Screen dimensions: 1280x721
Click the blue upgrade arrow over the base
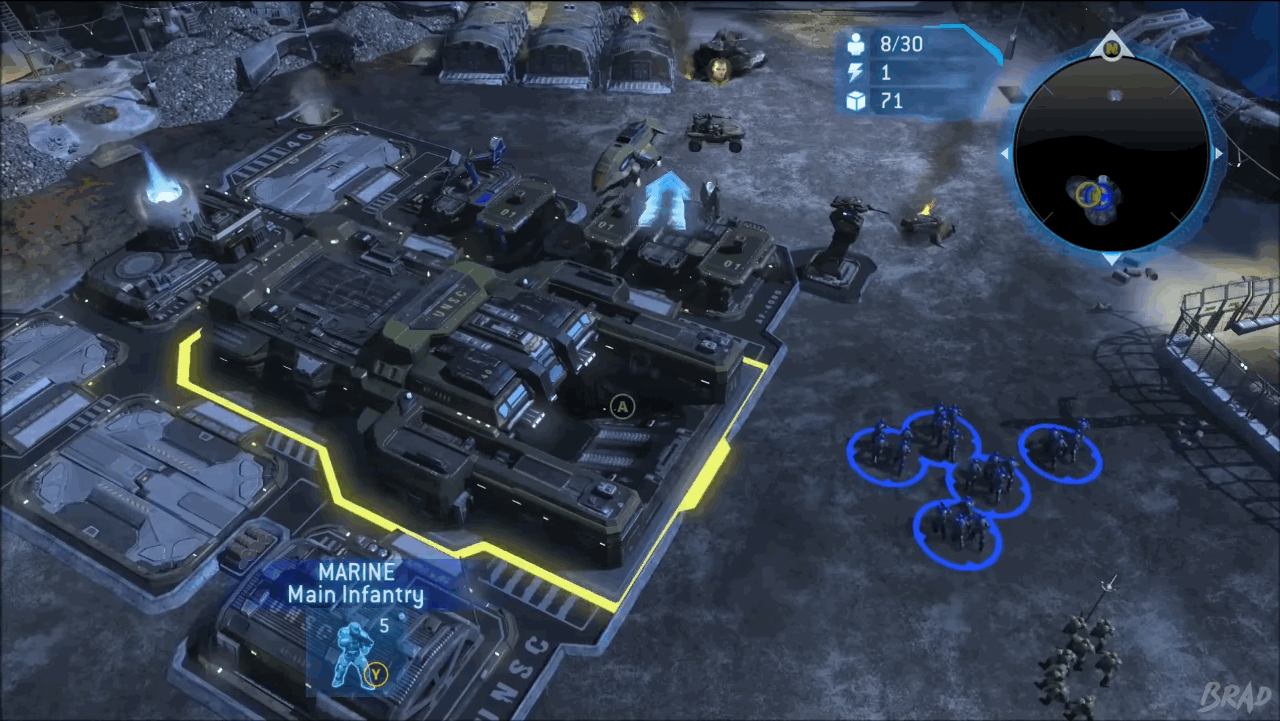coord(667,199)
